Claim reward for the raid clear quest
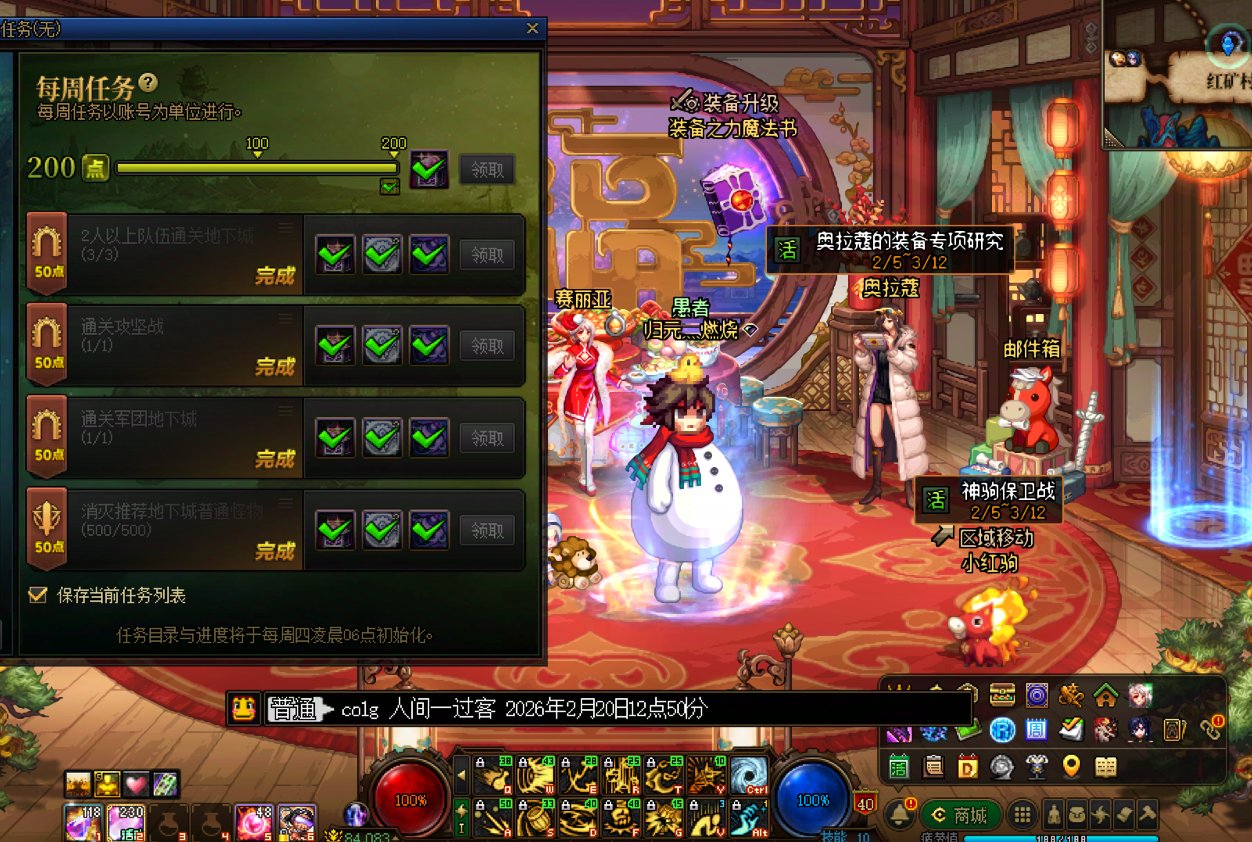Screen dimensions: 1252x842 point(487,346)
